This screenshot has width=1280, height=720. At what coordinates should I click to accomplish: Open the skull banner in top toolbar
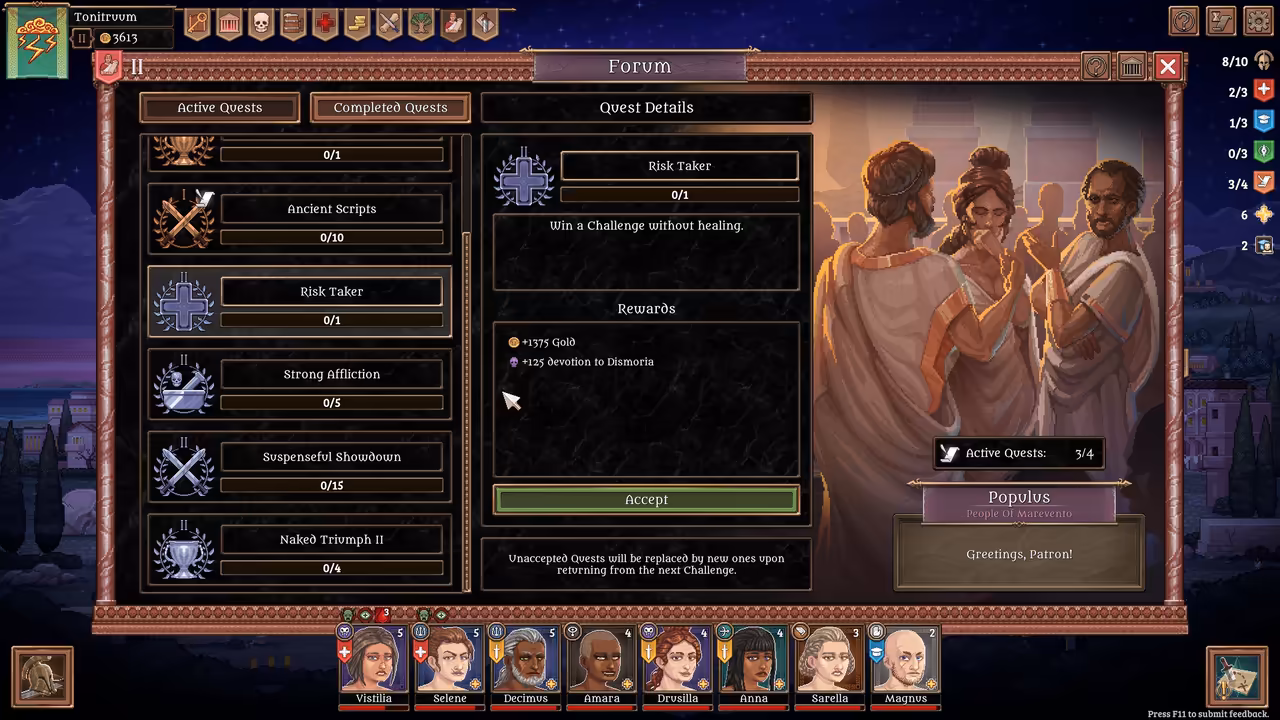261,23
